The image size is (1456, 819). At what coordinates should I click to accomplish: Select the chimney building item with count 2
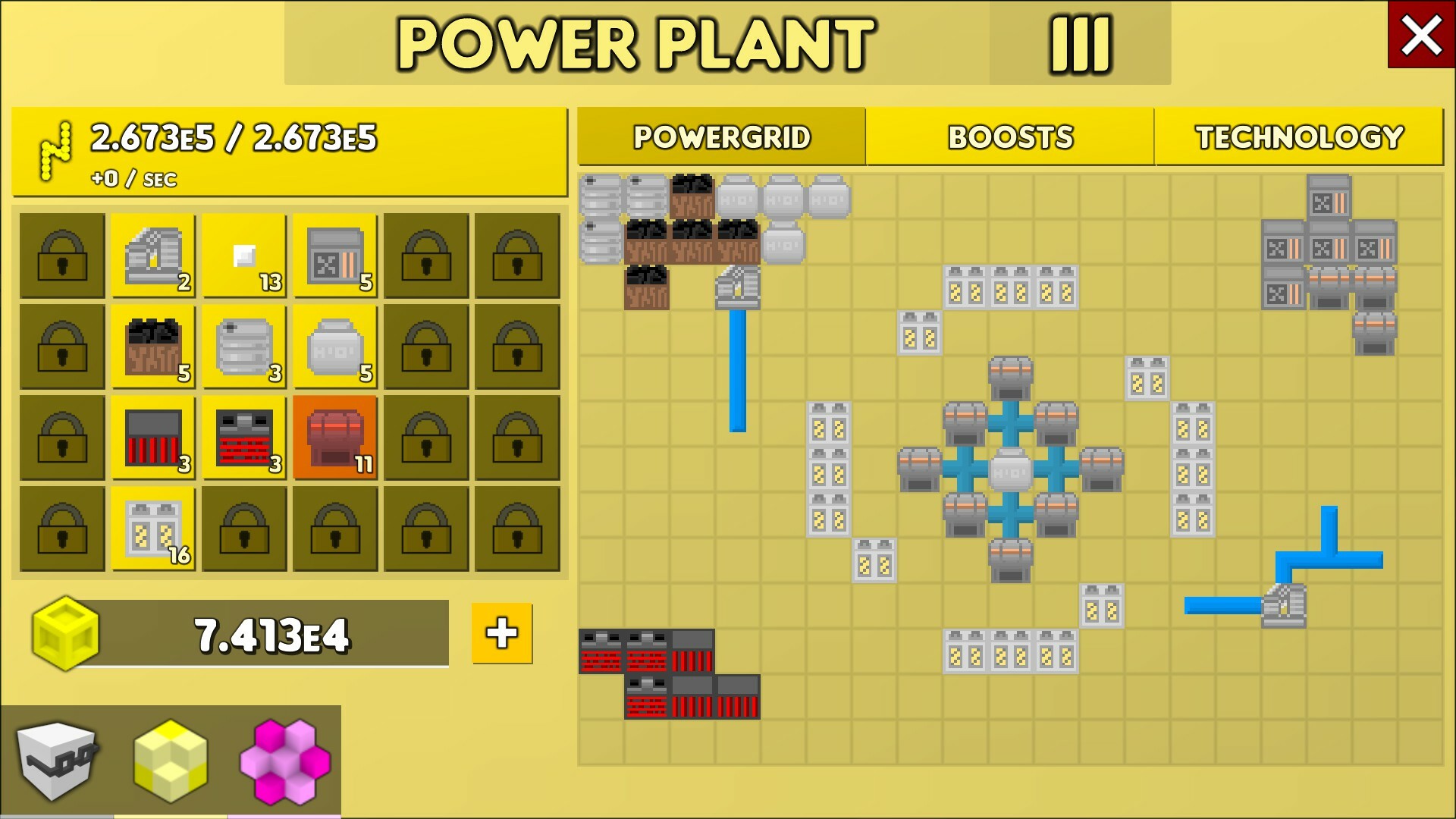[x=153, y=256]
